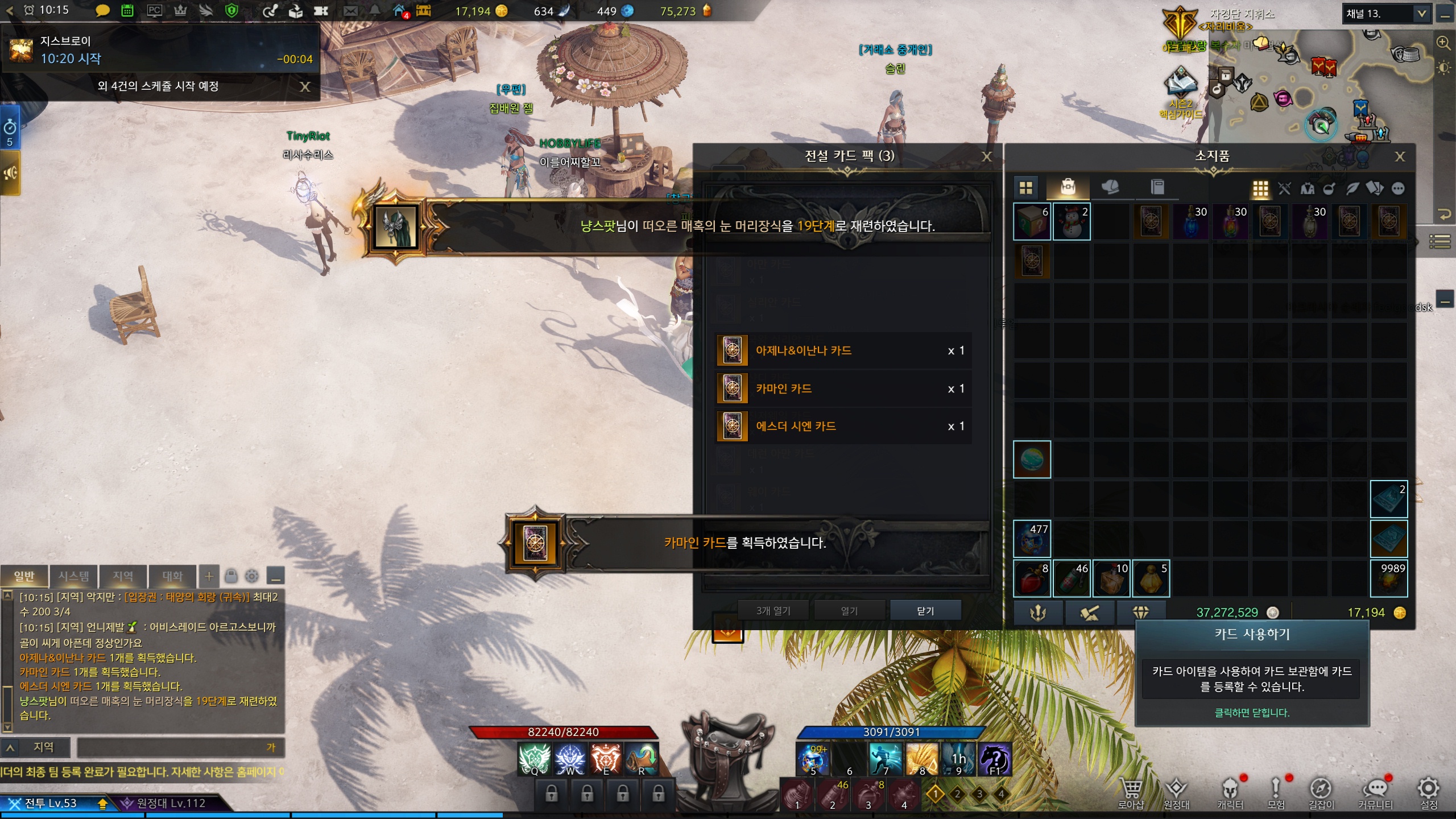
Task: Open the snowman item in inventory
Action: pos(1072,221)
